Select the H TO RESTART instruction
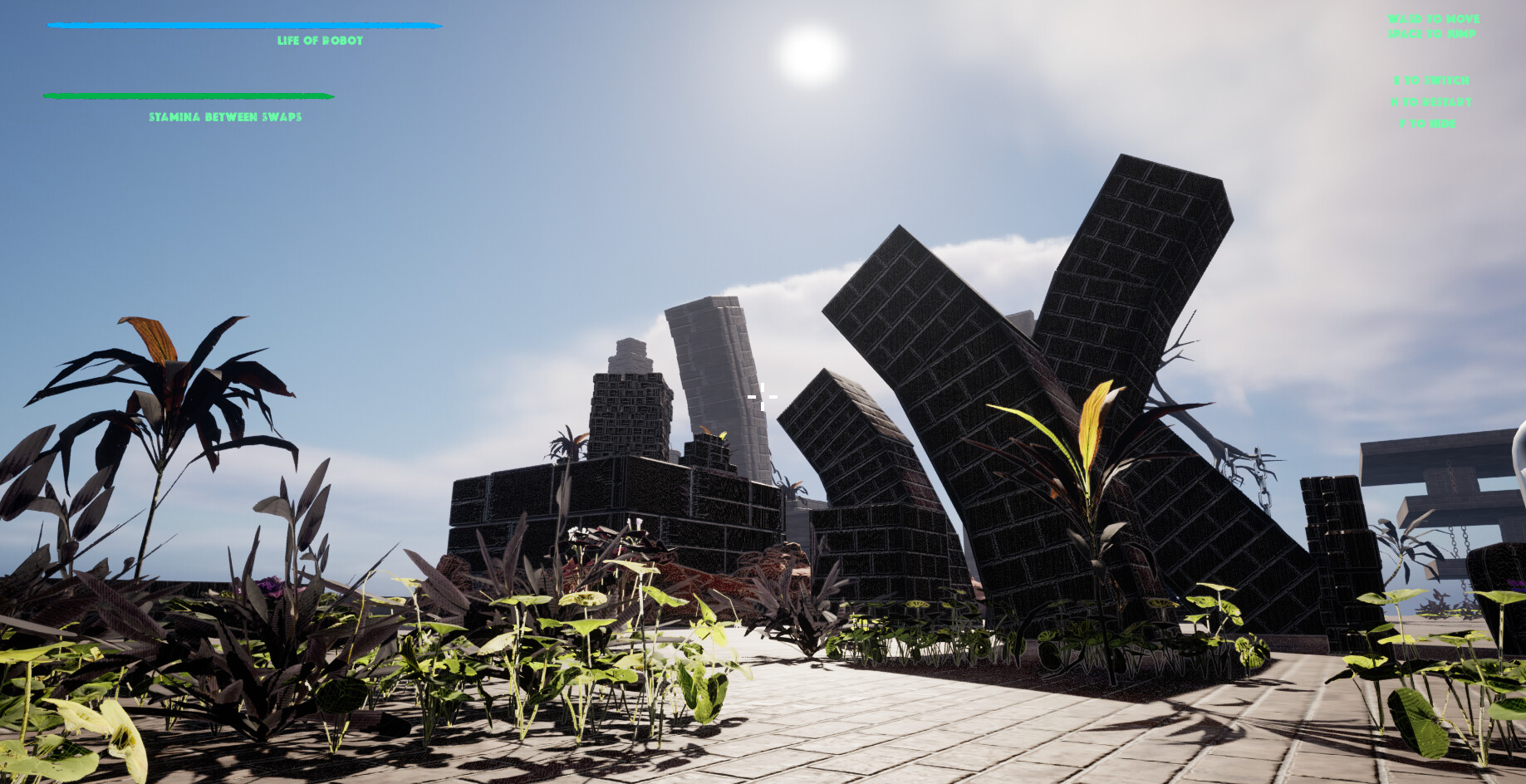Image resolution: width=1526 pixels, height=784 pixels. click(1431, 101)
